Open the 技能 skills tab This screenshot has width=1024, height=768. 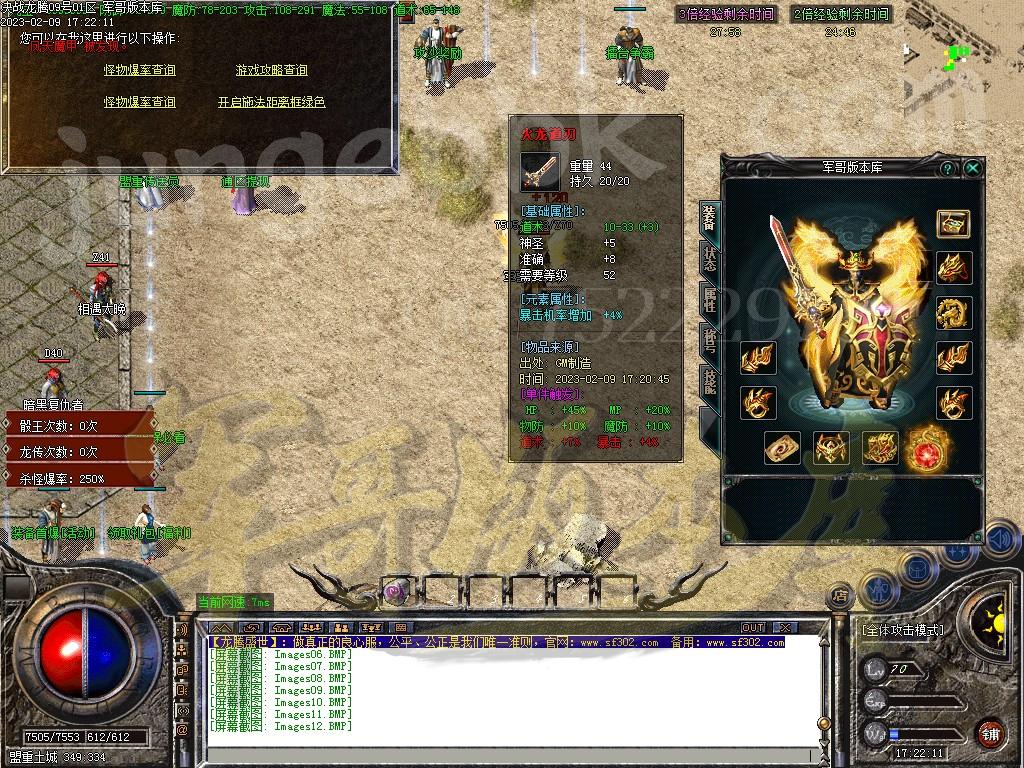709,382
